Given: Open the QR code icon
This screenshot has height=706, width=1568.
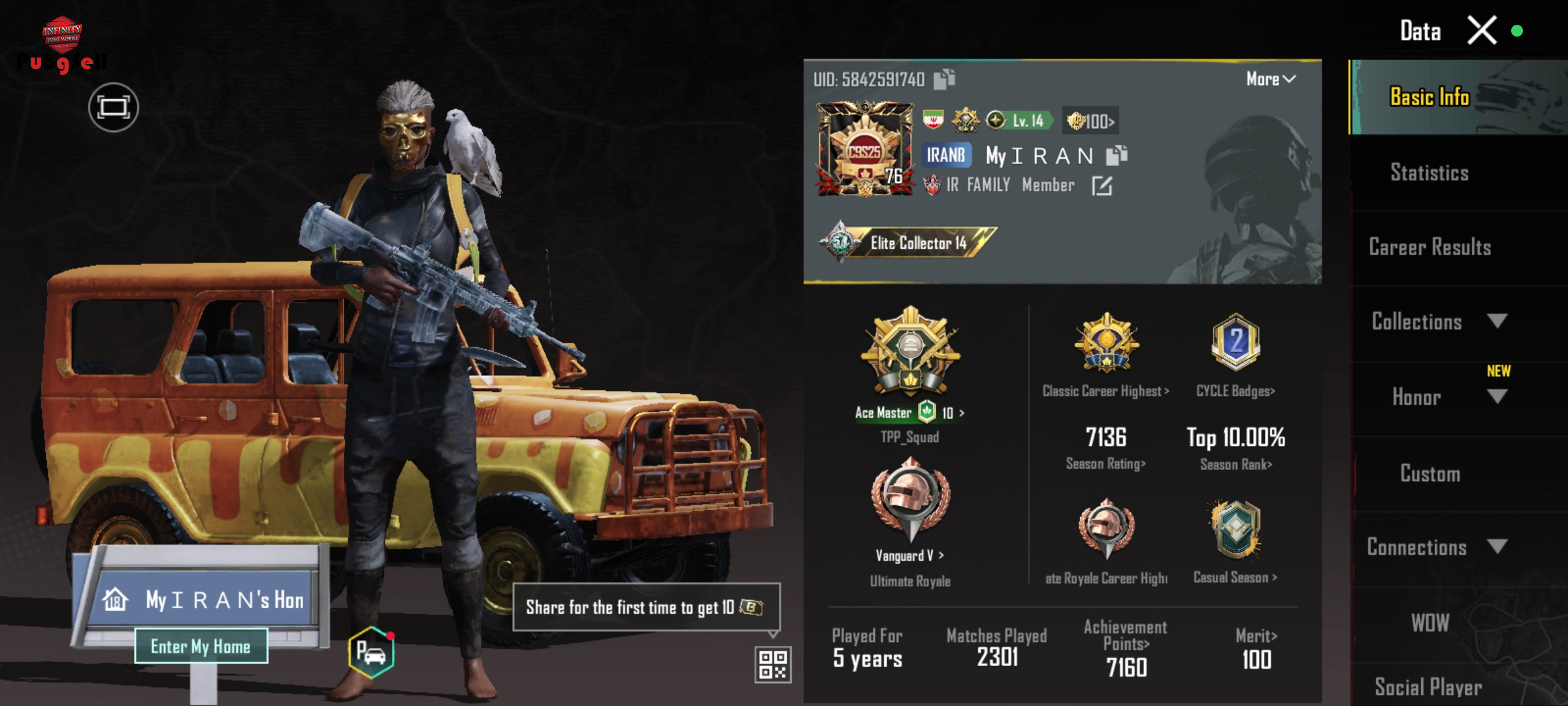Looking at the screenshot, I should pyautogui.click(x=772, y=664).
